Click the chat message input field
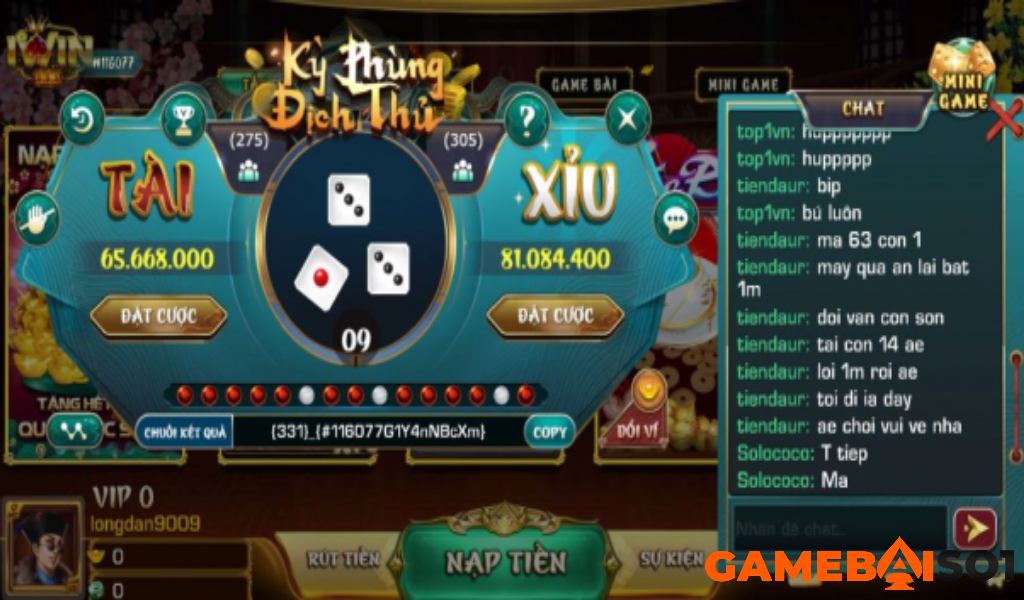 point(838,527)
